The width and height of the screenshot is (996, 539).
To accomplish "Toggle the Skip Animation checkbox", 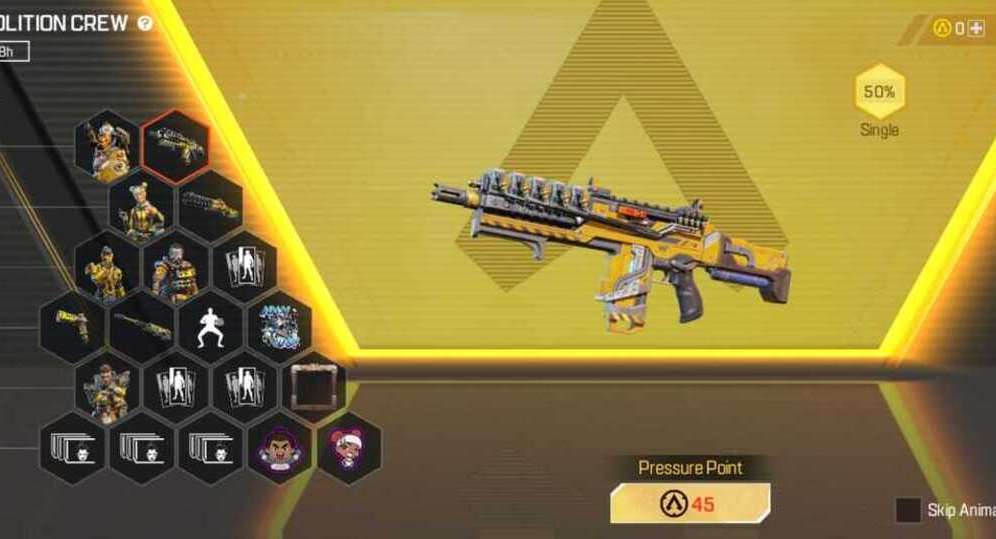I will point(908,510).
